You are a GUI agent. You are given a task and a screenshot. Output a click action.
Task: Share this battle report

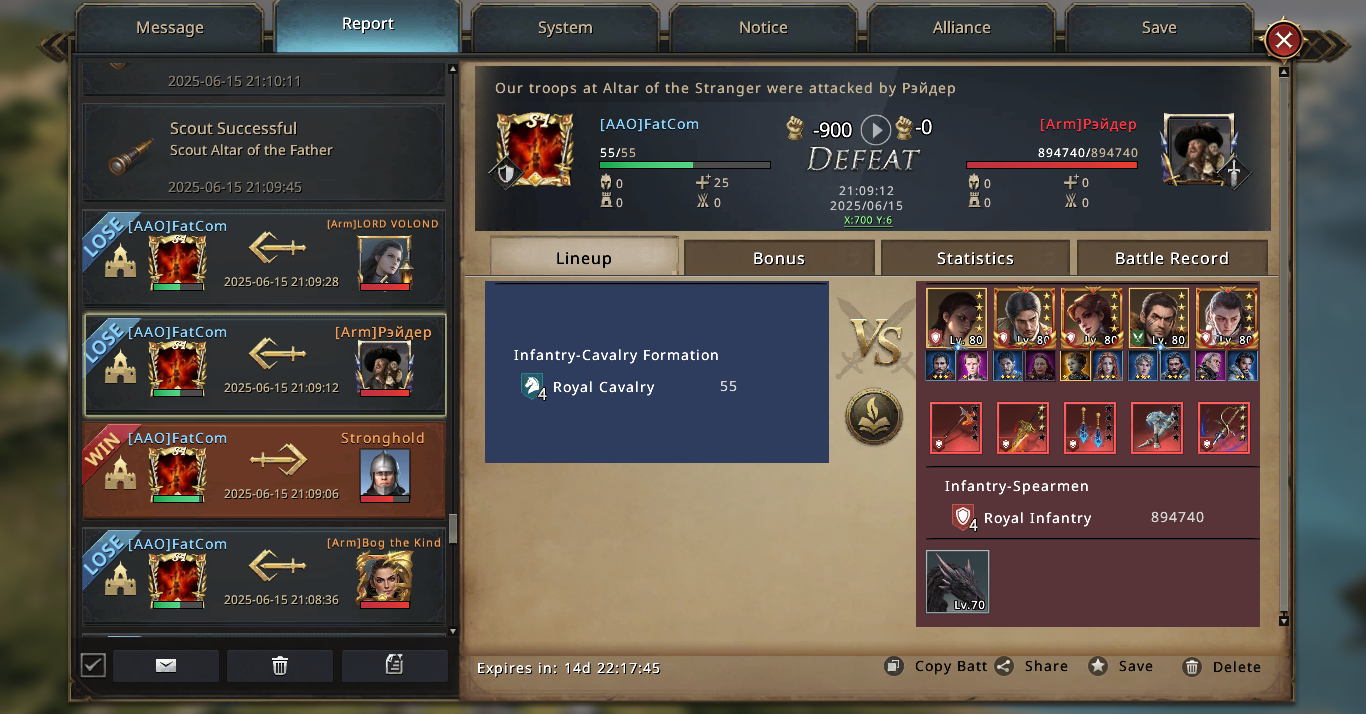1032,667
